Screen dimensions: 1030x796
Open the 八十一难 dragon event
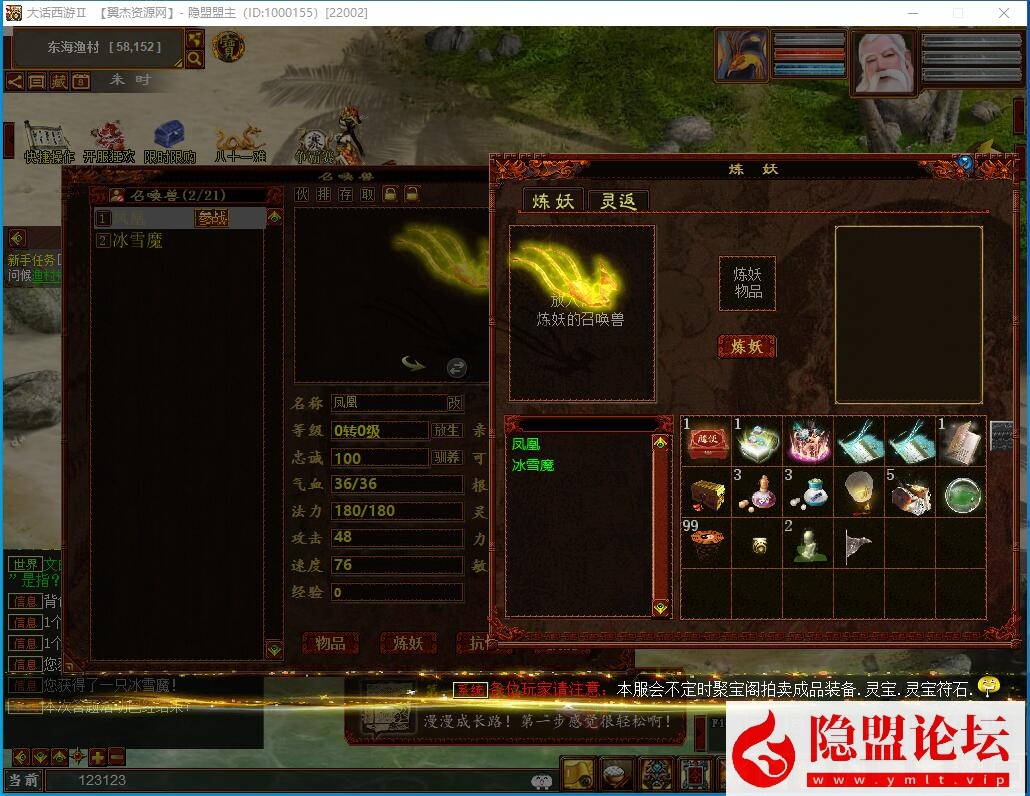point(240,142)
